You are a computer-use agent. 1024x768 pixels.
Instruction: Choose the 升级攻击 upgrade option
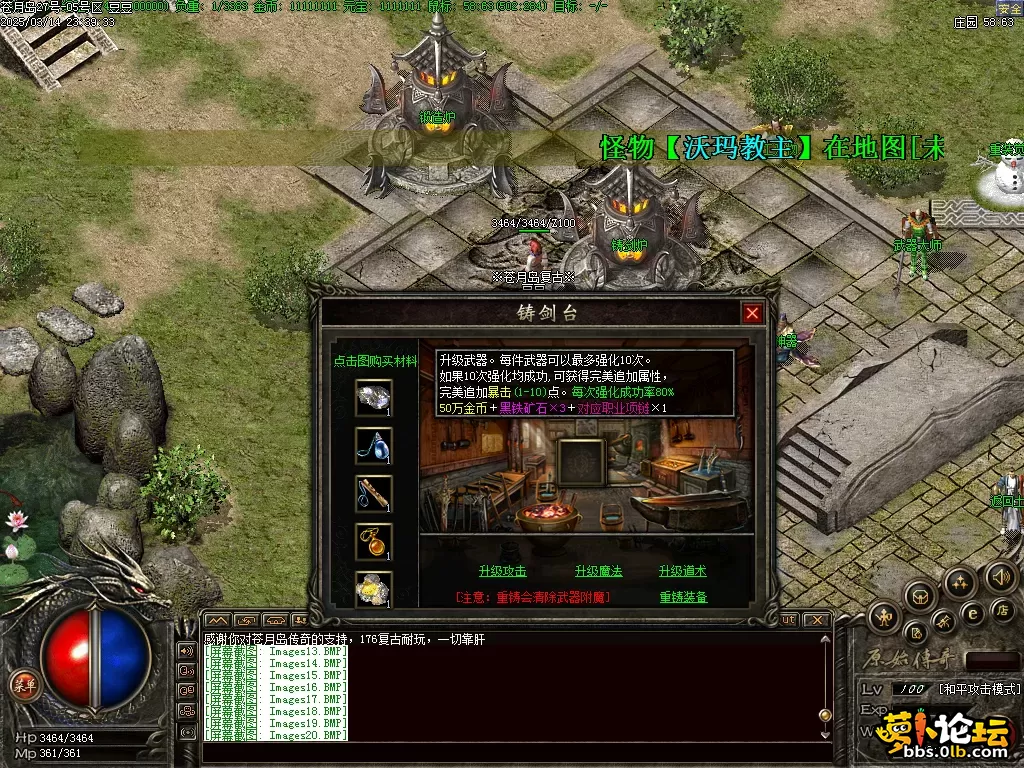tap(502, 571)
